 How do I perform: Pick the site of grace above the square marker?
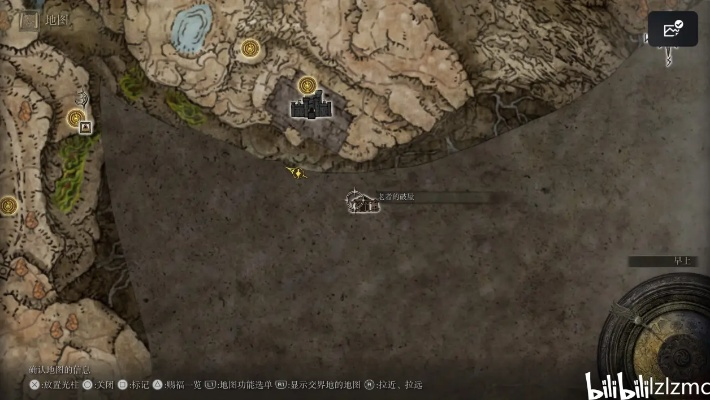point(75,118)
